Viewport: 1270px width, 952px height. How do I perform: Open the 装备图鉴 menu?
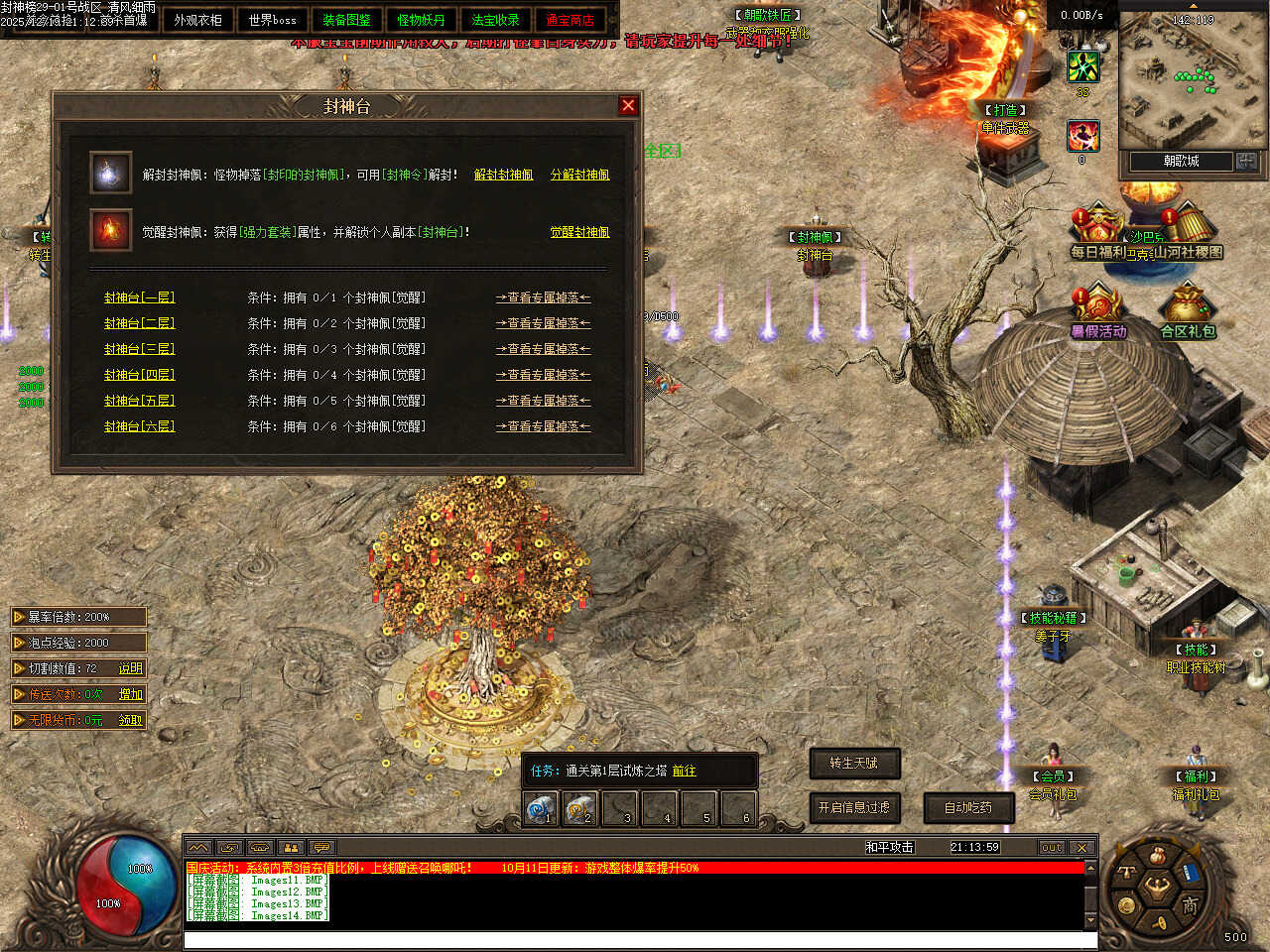[346, 20]
